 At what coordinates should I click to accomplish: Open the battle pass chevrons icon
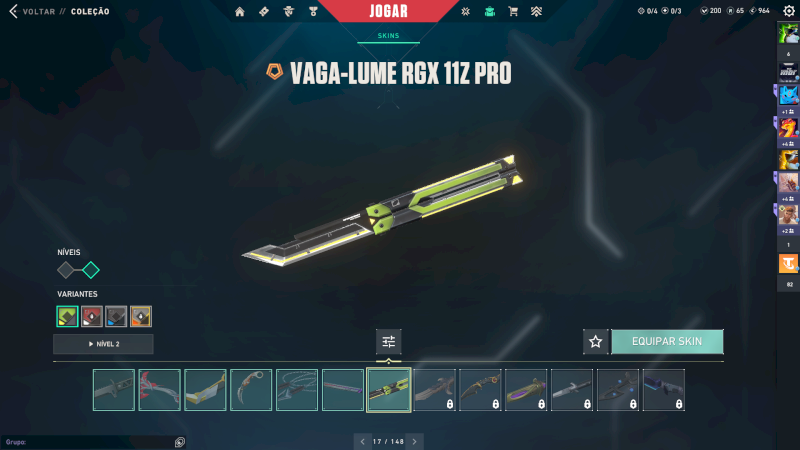(x=536, y=12)
